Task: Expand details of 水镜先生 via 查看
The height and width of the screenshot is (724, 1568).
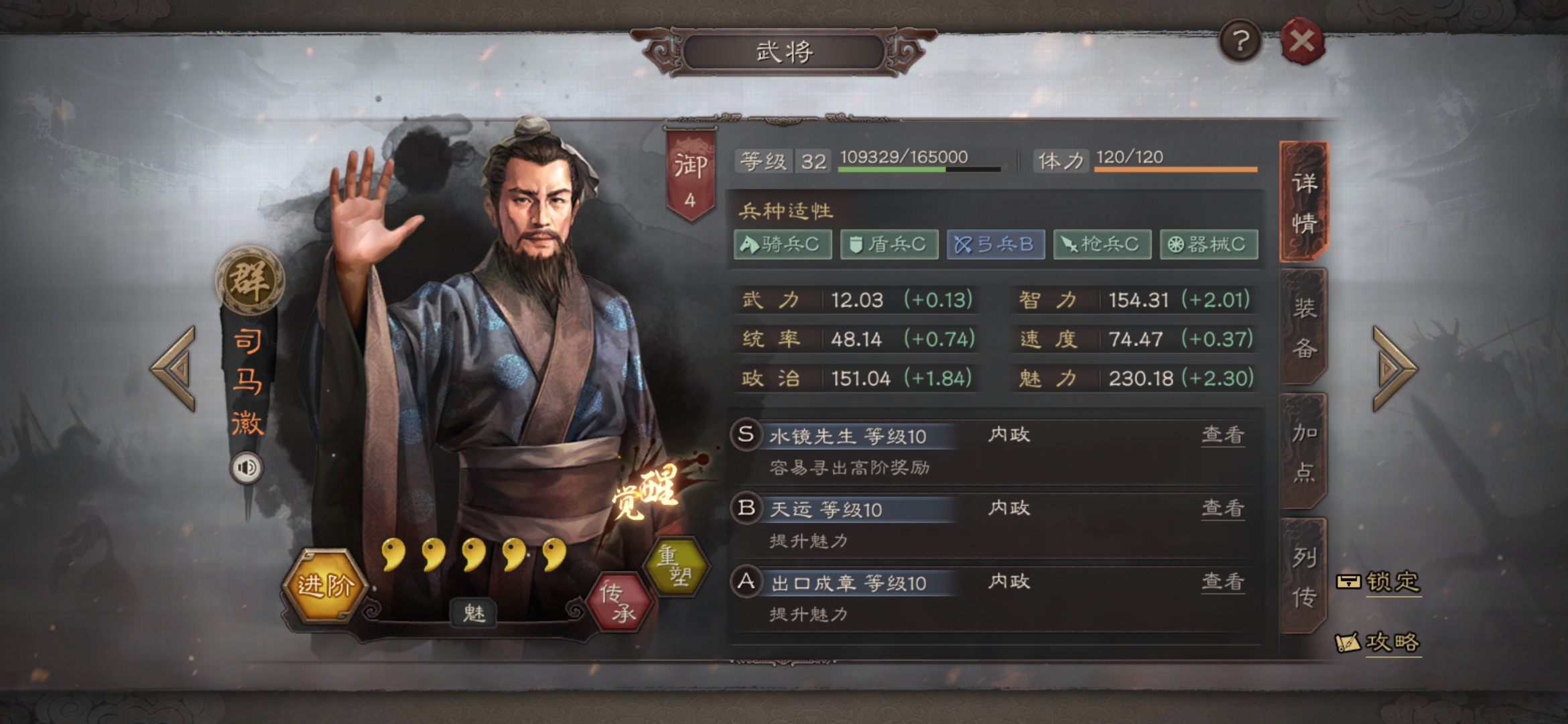Action: click(x=1222, y=434)
